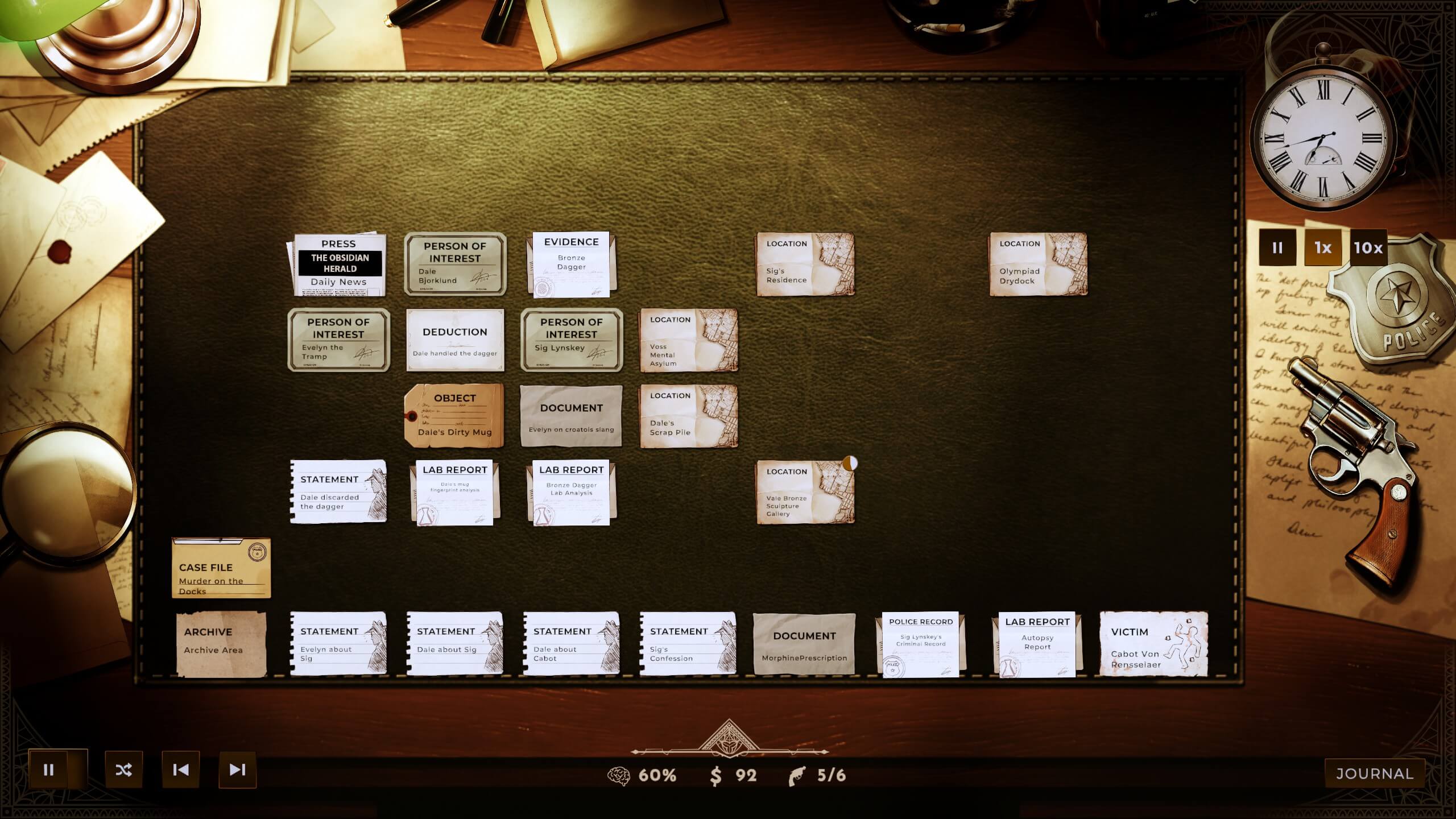Click the shuffle cards icon
The height and width of the screenshot is (819, 1456).
(124, 770)
